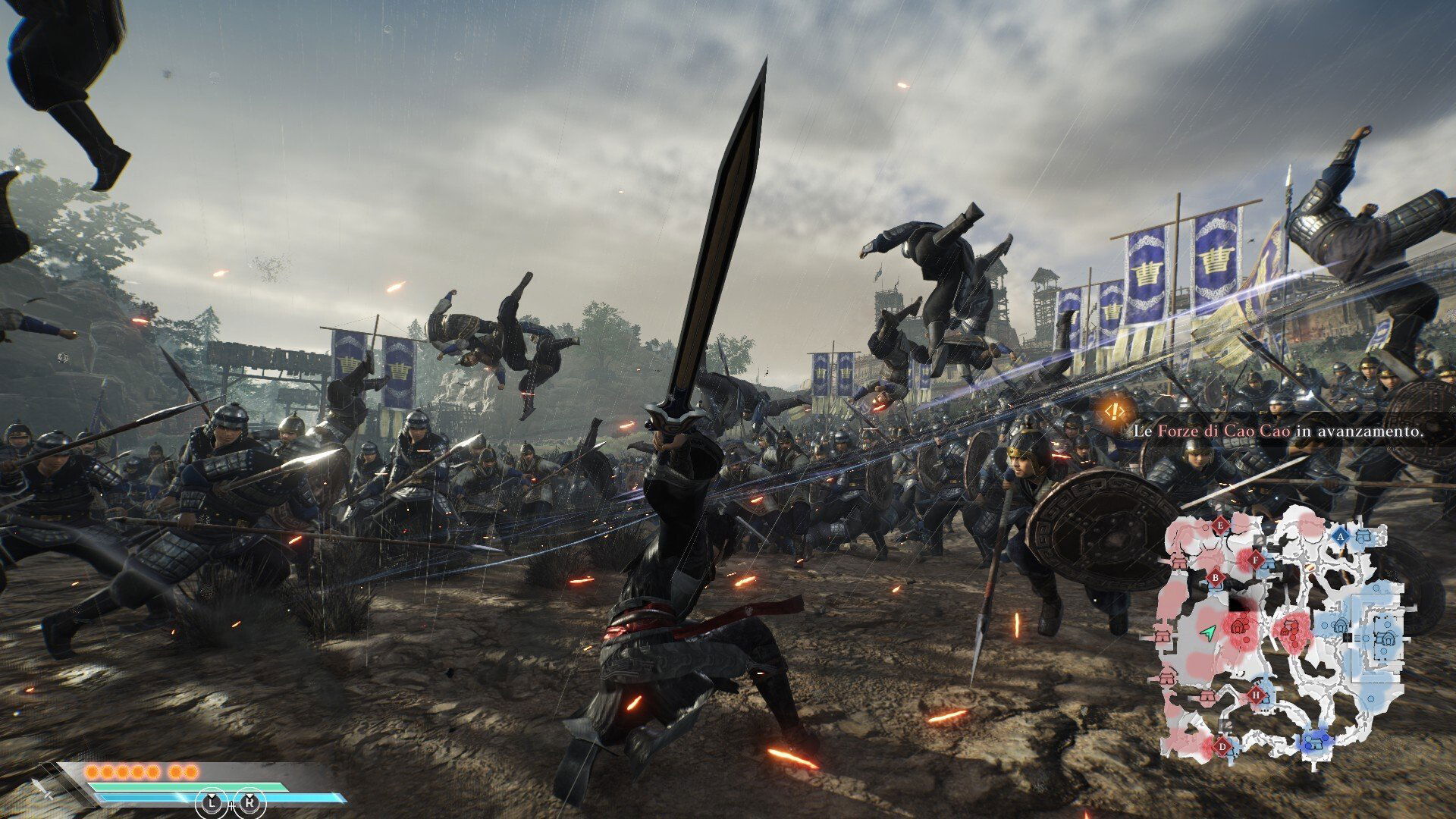This screenshot has width=1456, height=819.
Task: Click the sword weapon icon
Action: tap(42, 790)
